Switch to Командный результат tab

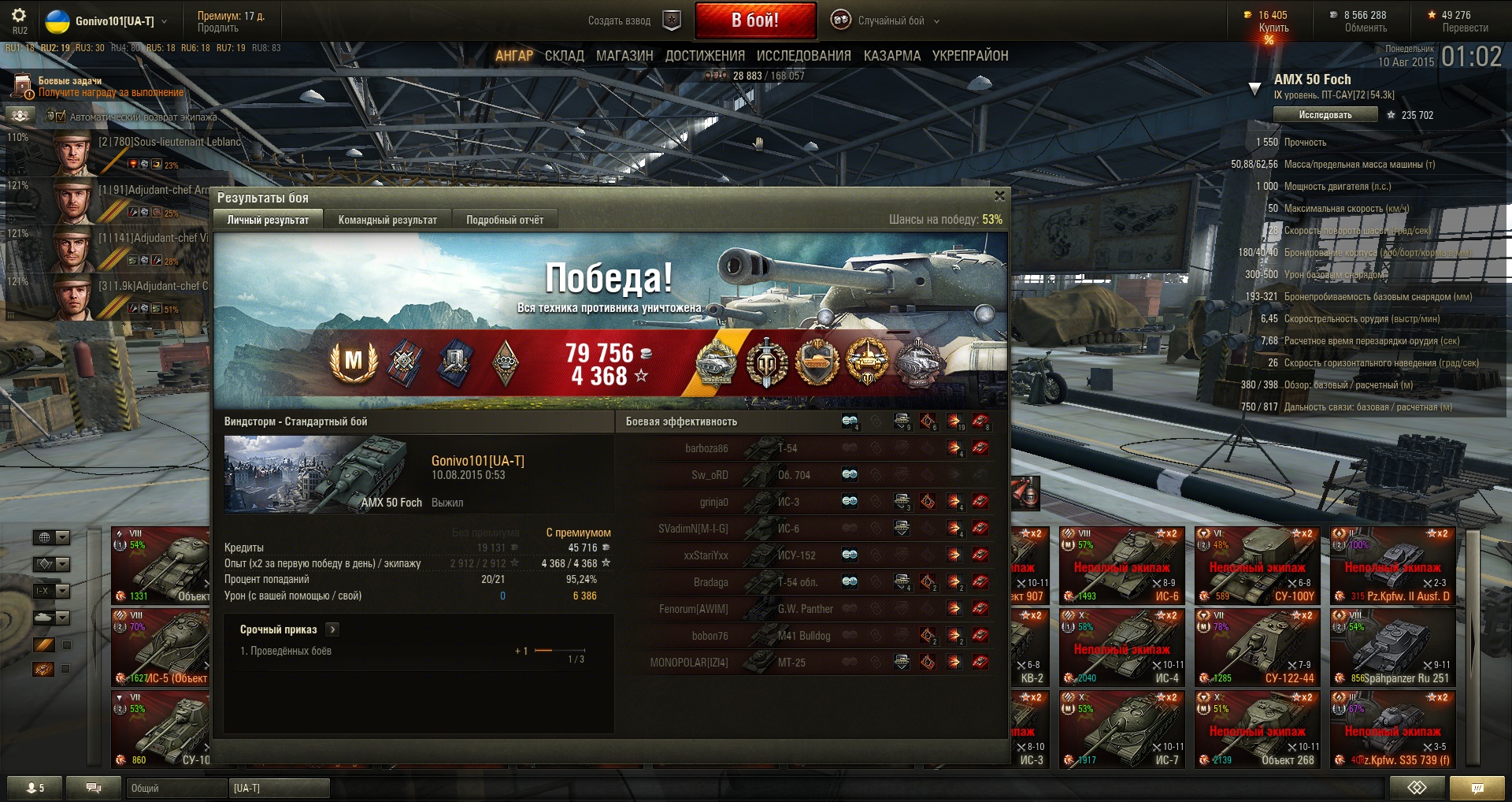coord(387,220)
